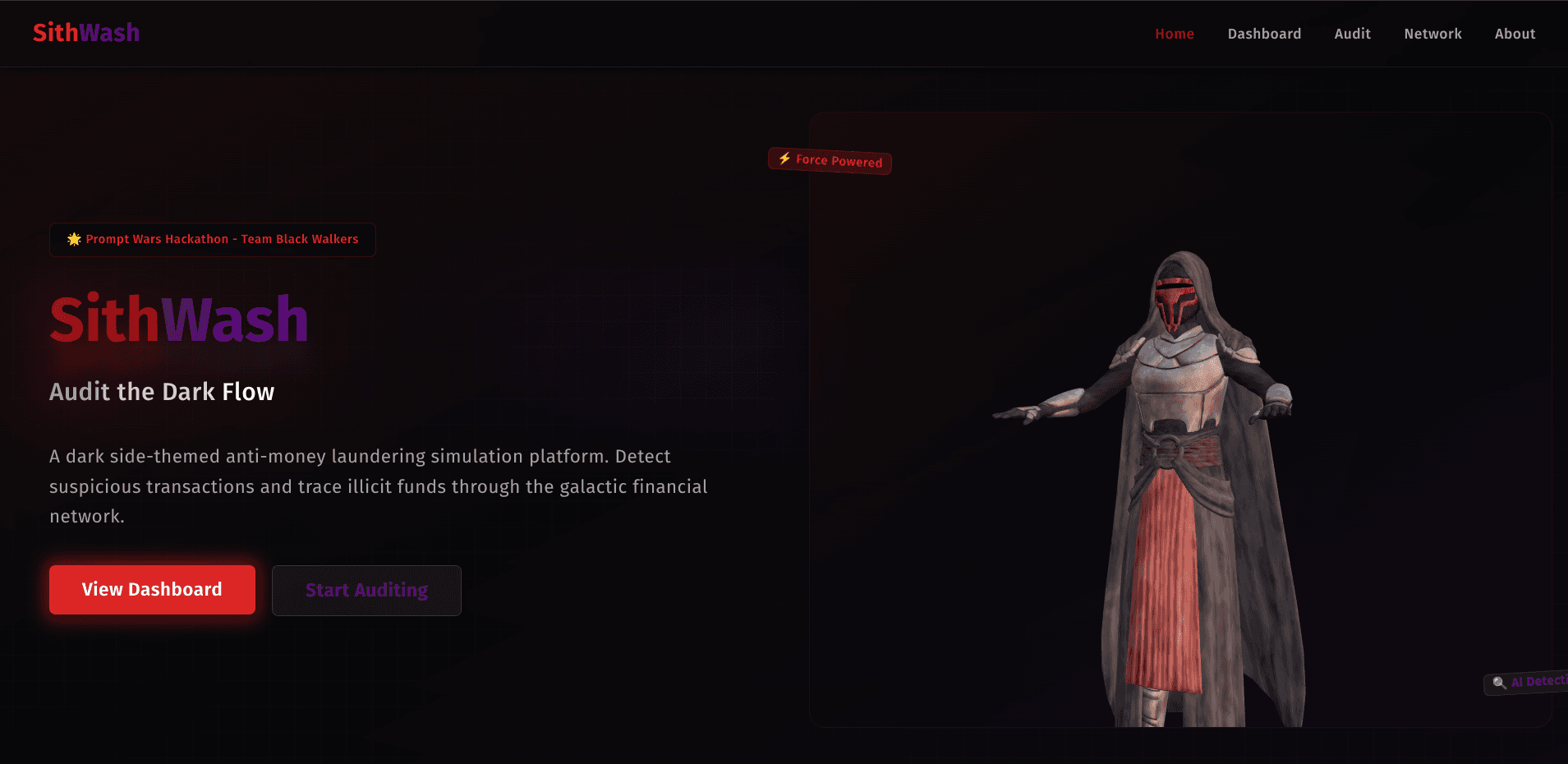The width and height of the screenshot is (1568, 764).
Task: Click the Force Powered badge
Action: point(830,160)
